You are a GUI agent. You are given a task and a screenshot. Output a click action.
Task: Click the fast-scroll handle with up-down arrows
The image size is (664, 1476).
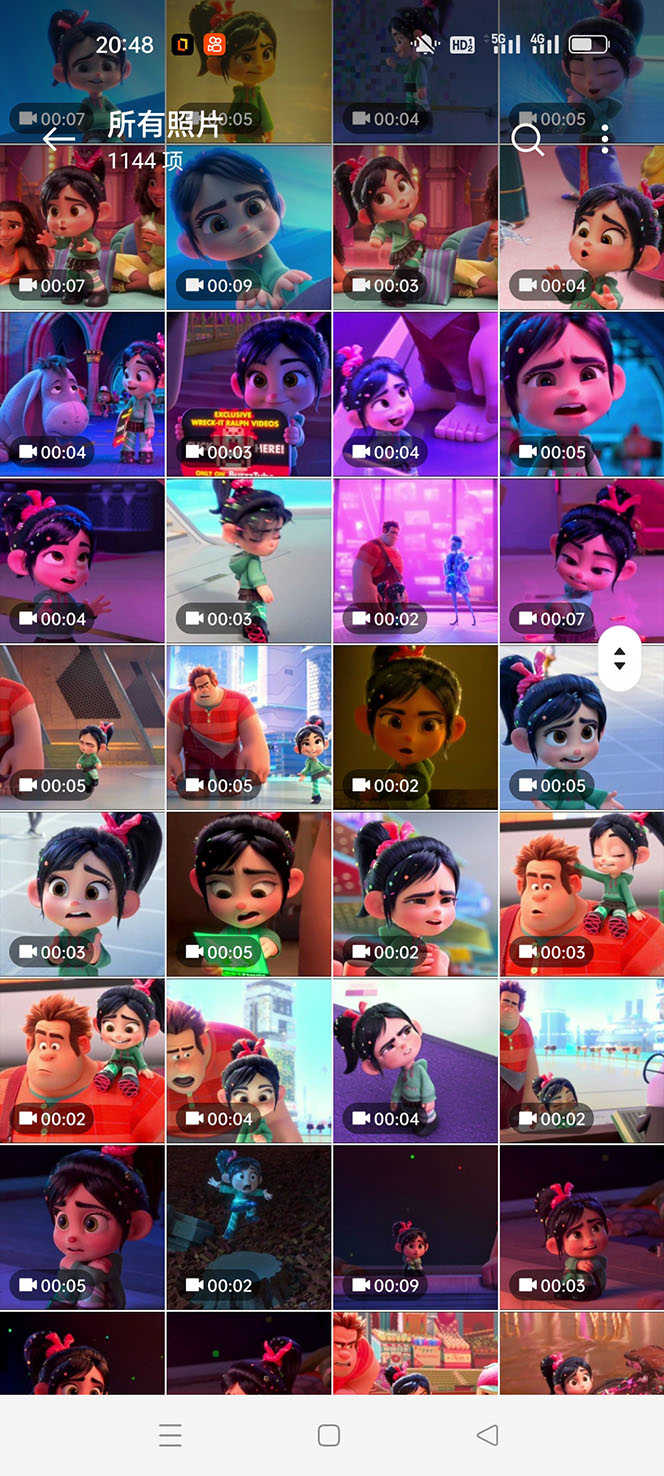(619, 659)
